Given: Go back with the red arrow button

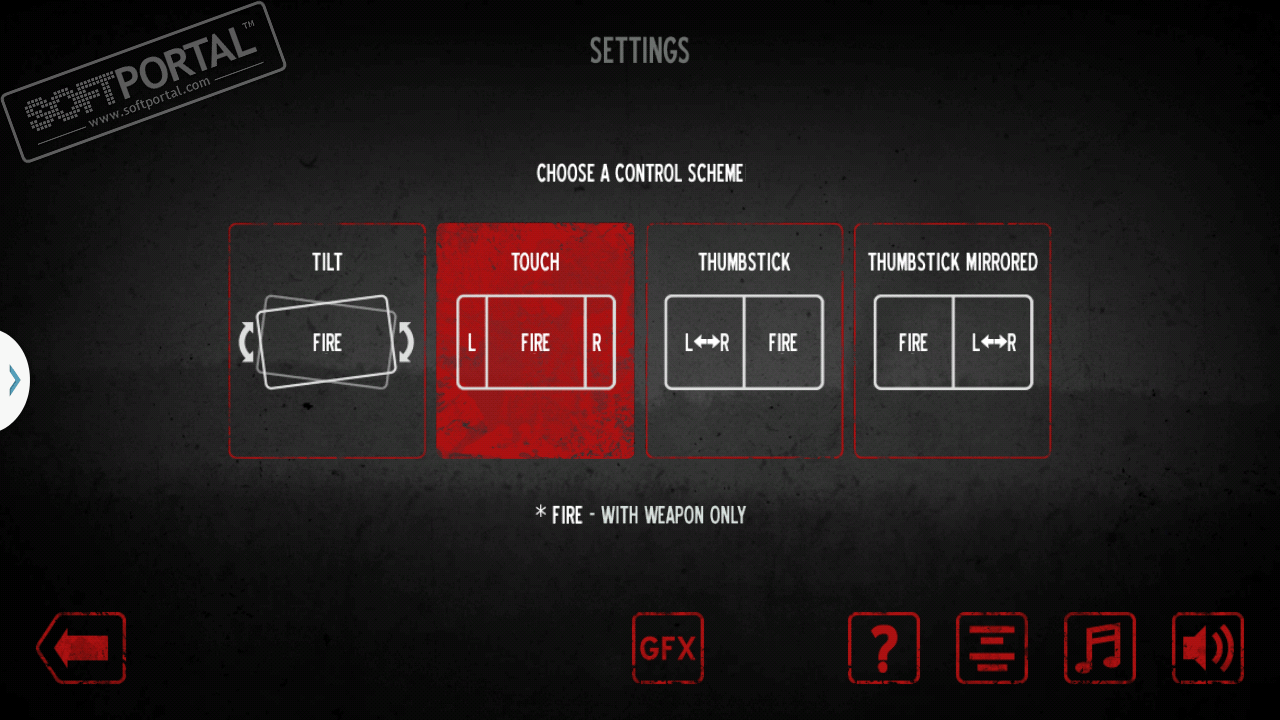Looking at the screenshot, I should coord(82,648).
